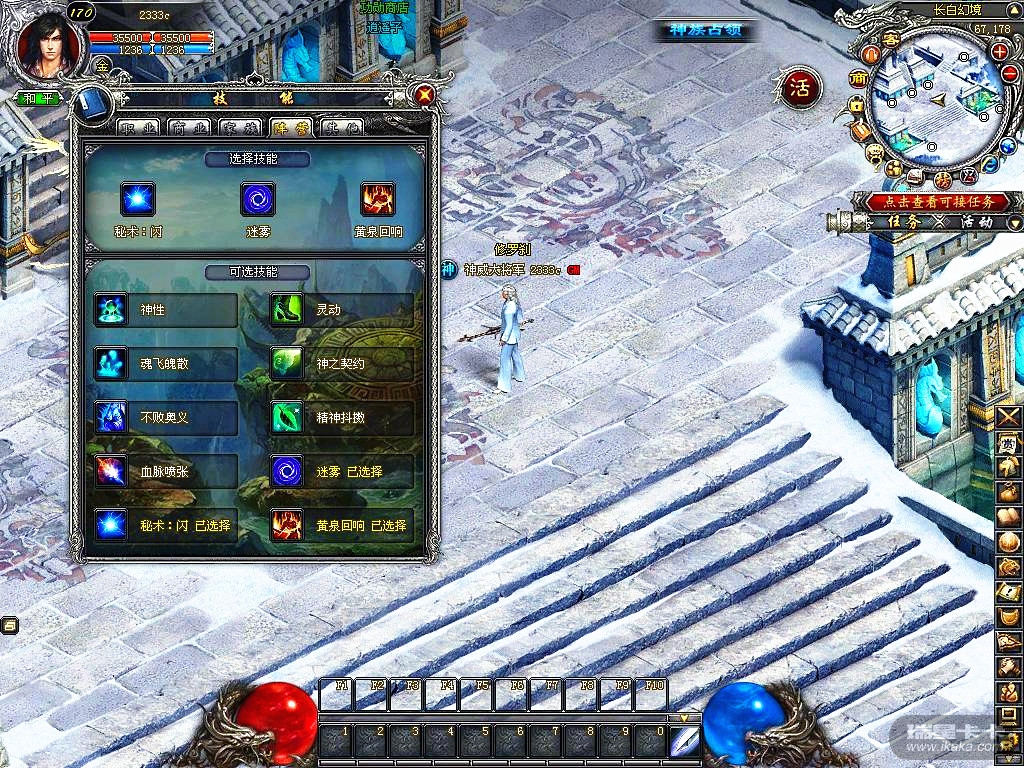
Task: Pick the 精神抖擞 skill
Action: pos(340,418)
